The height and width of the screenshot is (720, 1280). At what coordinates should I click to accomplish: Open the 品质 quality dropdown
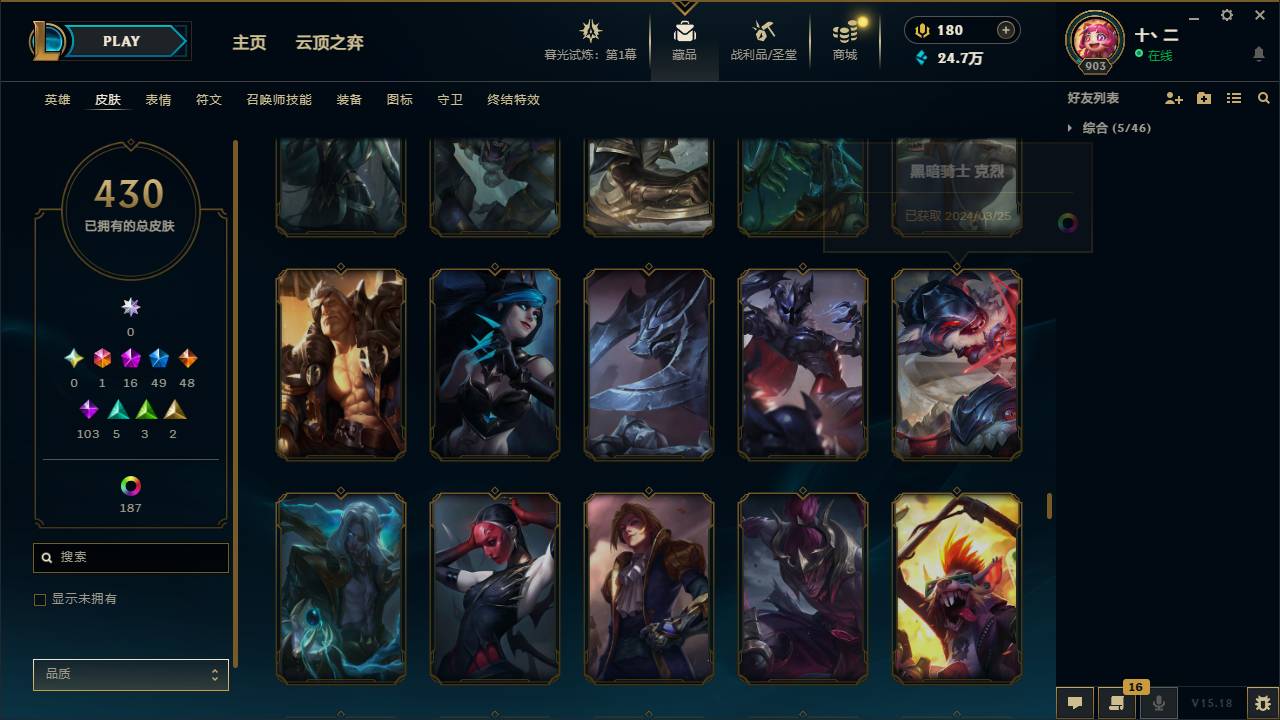[130, 674]
